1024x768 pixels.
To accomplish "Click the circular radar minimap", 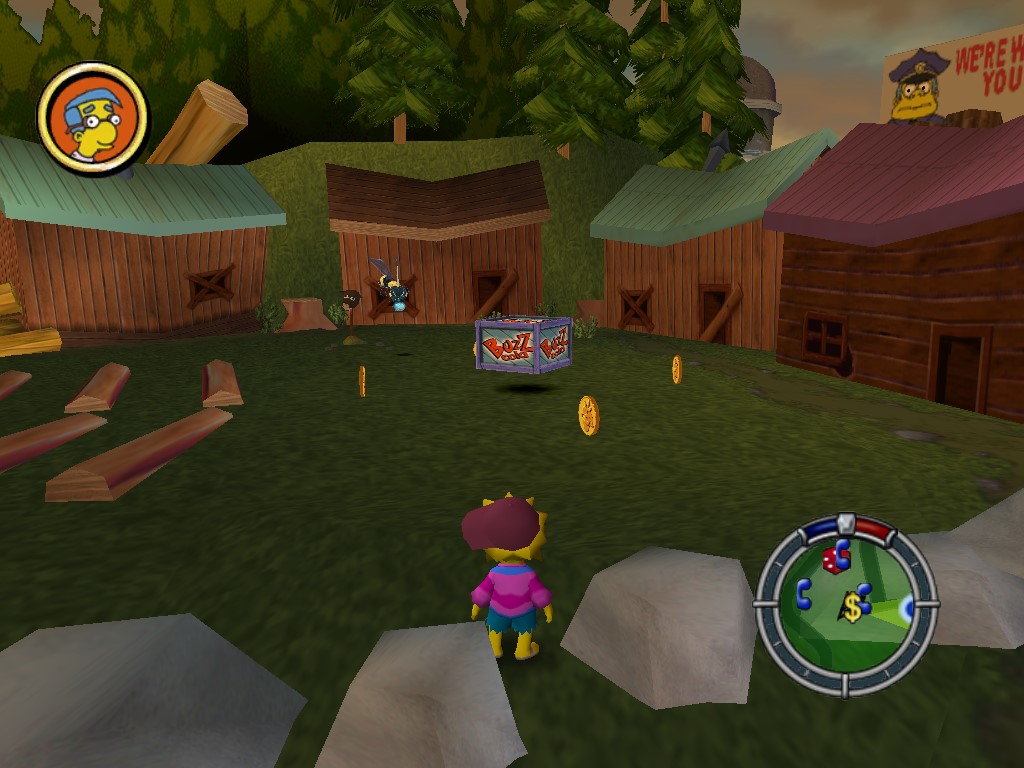I will [x=845, y=605].
